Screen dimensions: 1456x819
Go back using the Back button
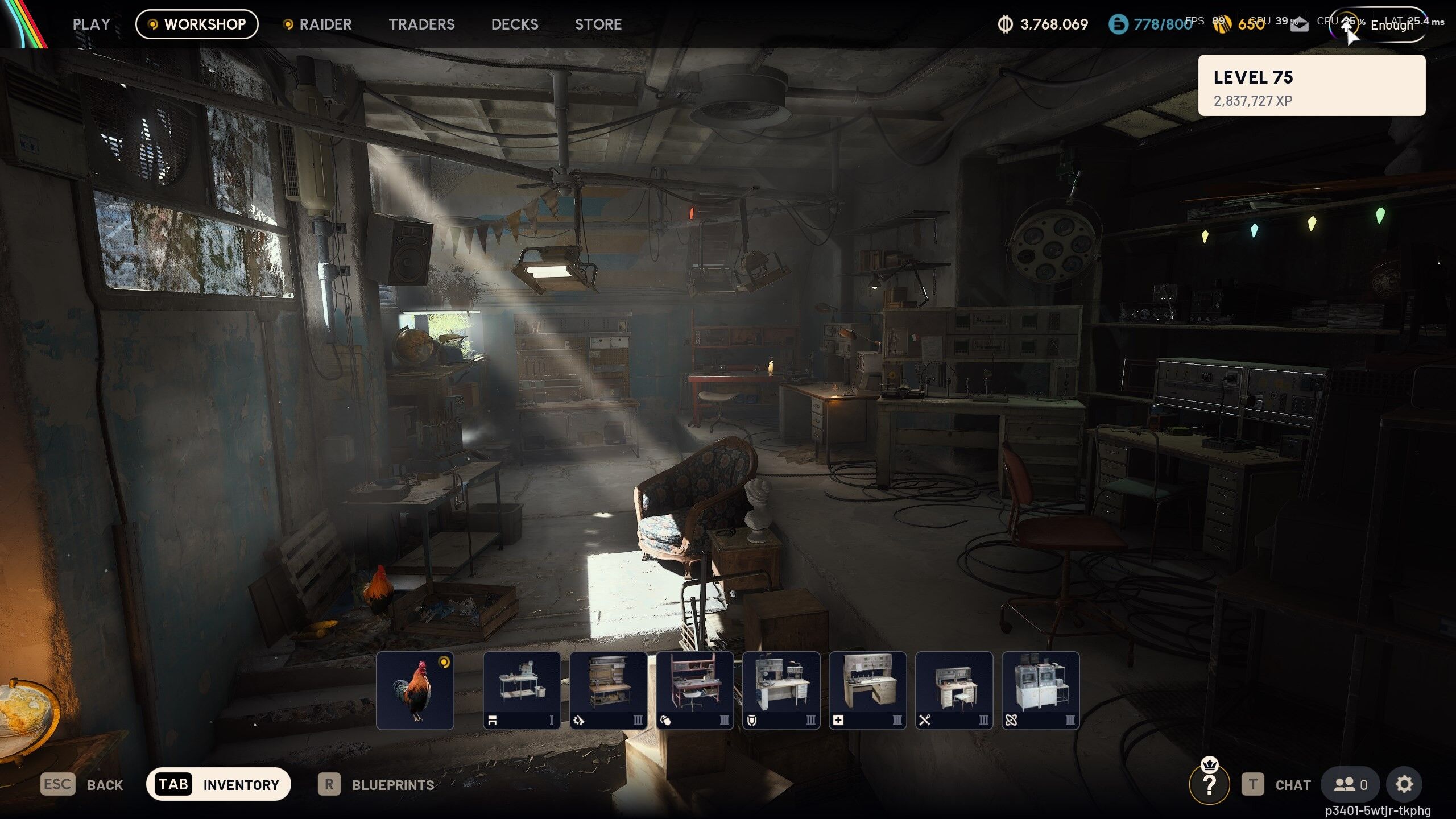pyautogui.click(x=82, y=785)
